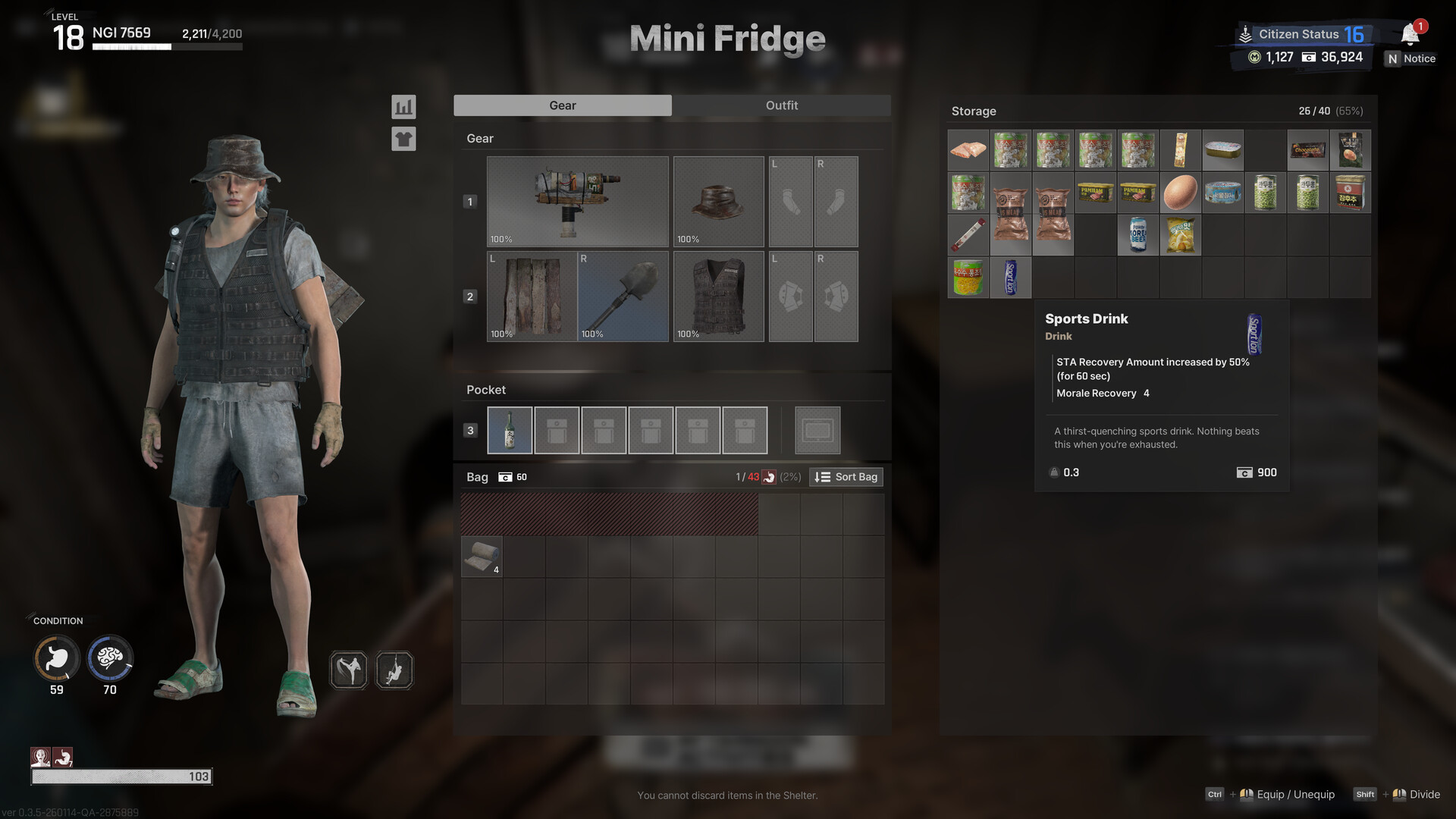Select the yellow chips bag
The height and width of the screenshot is (819, 1456).
point(1180,235)
